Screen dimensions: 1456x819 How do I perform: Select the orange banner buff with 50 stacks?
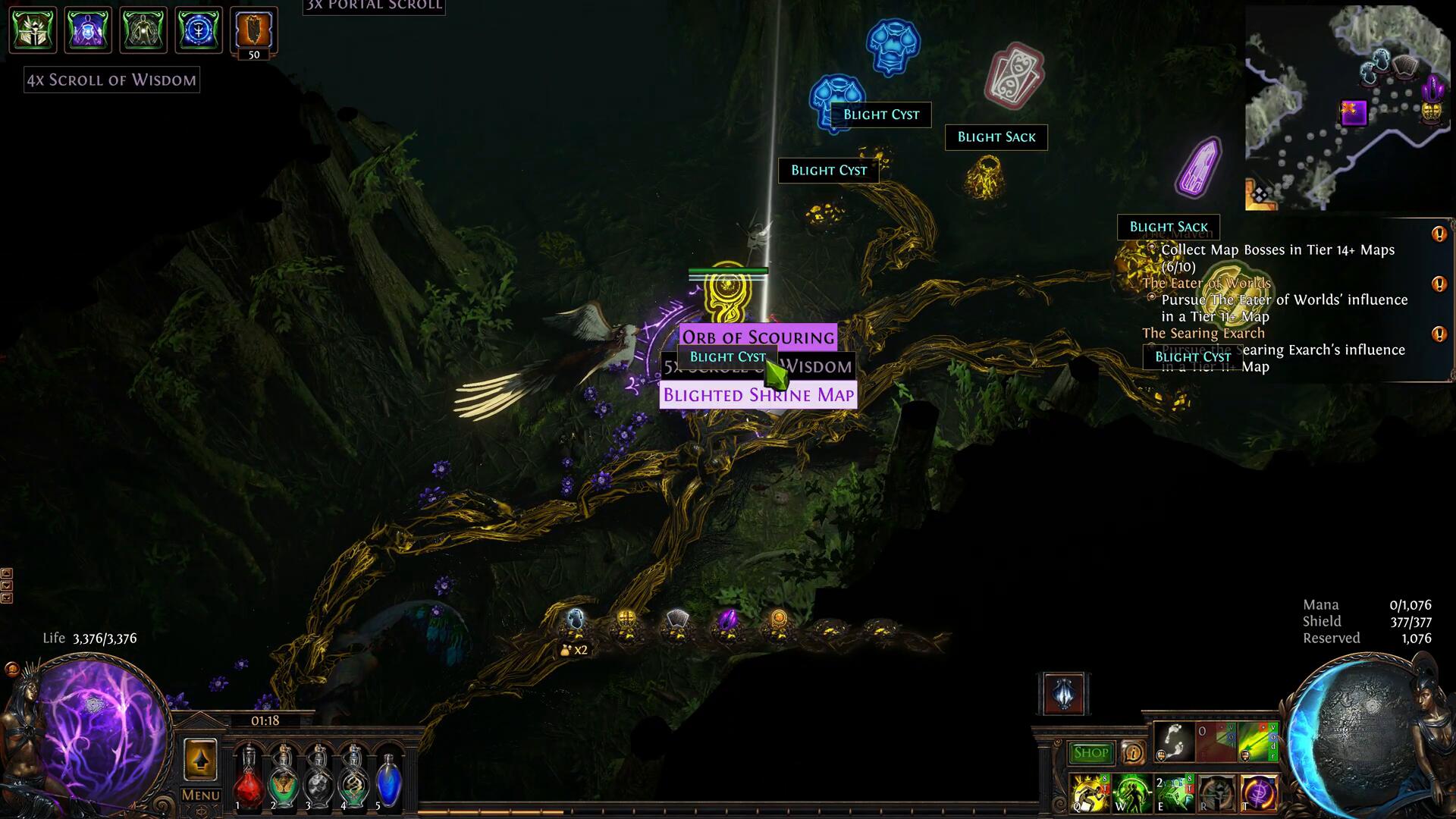tap(254, 30)
